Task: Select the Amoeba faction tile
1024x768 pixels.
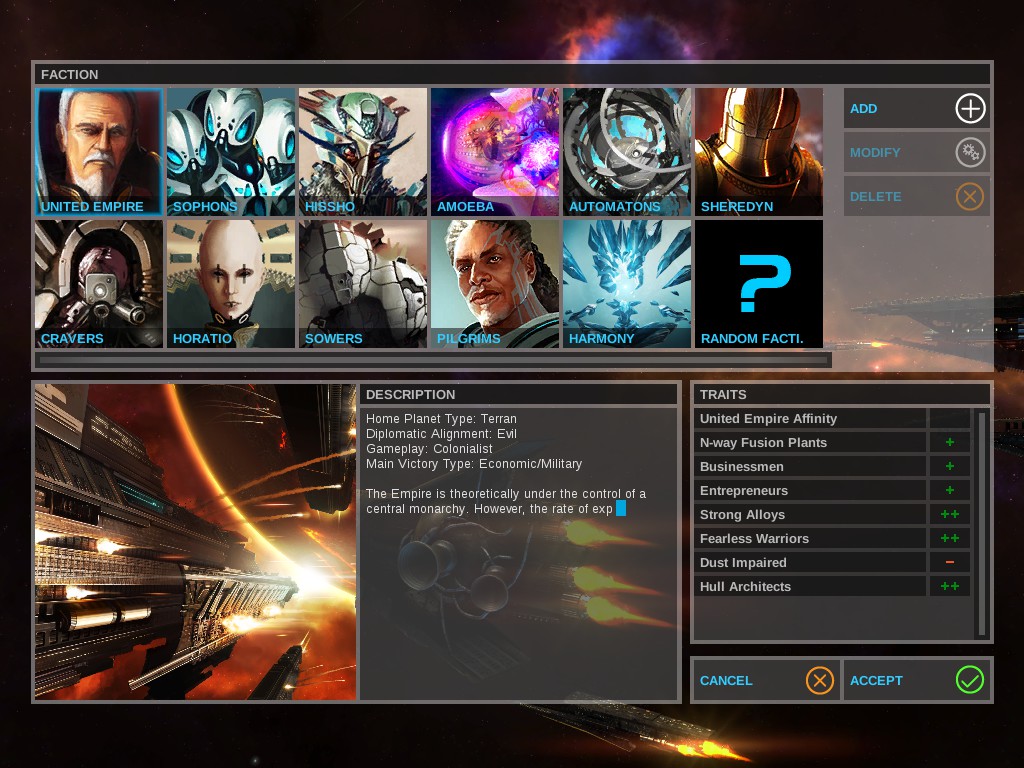Action: click(495, 152)
